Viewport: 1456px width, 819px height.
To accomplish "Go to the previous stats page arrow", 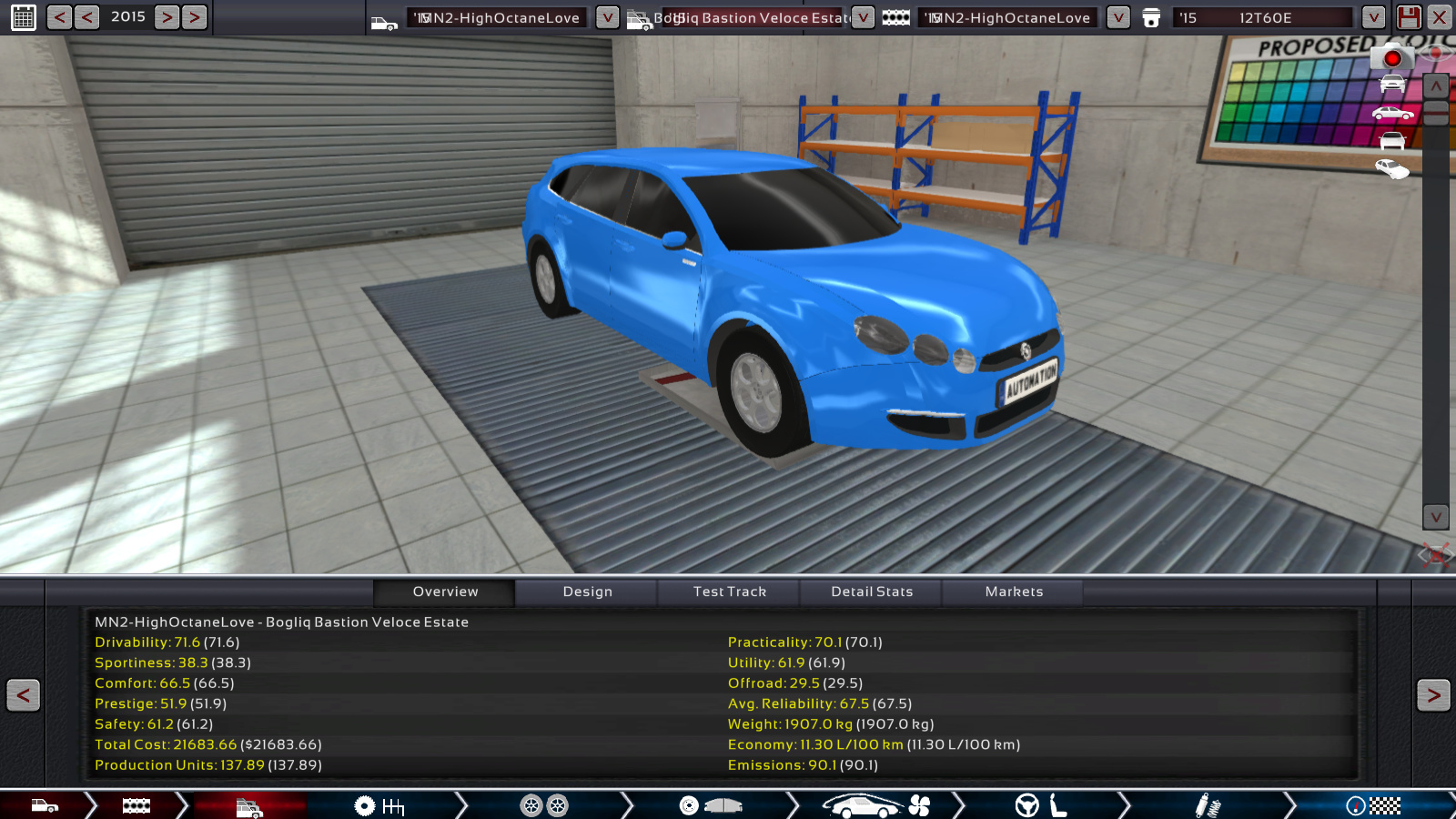I will (24, 696).
